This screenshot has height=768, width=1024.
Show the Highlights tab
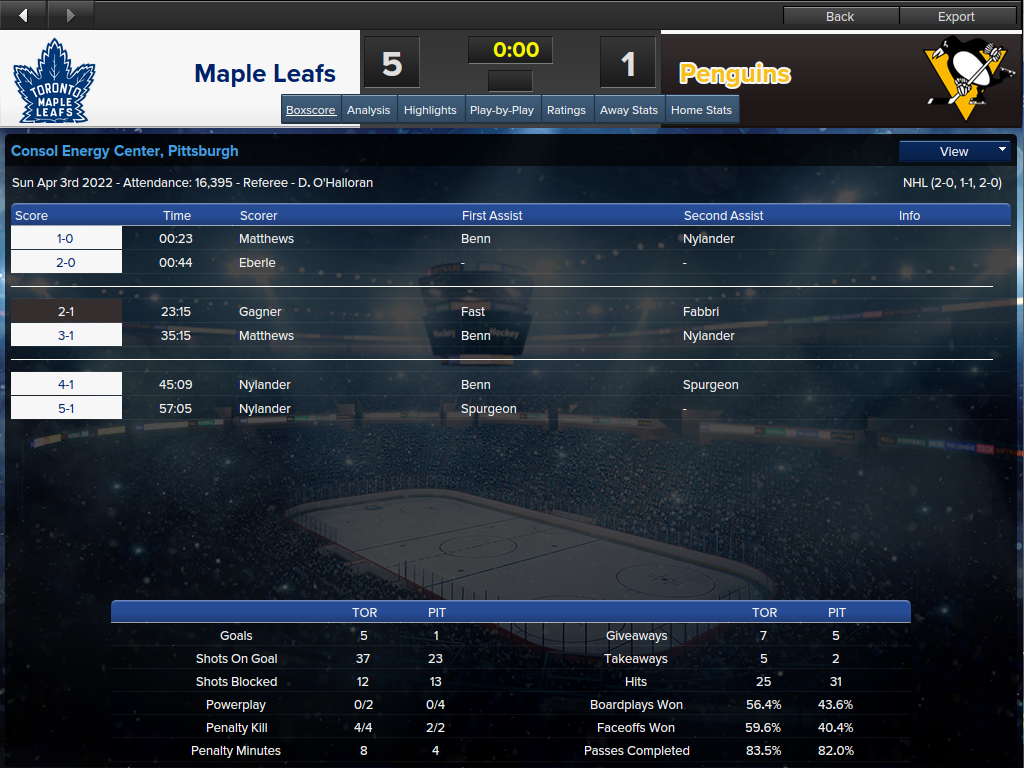tap(430, 110)
